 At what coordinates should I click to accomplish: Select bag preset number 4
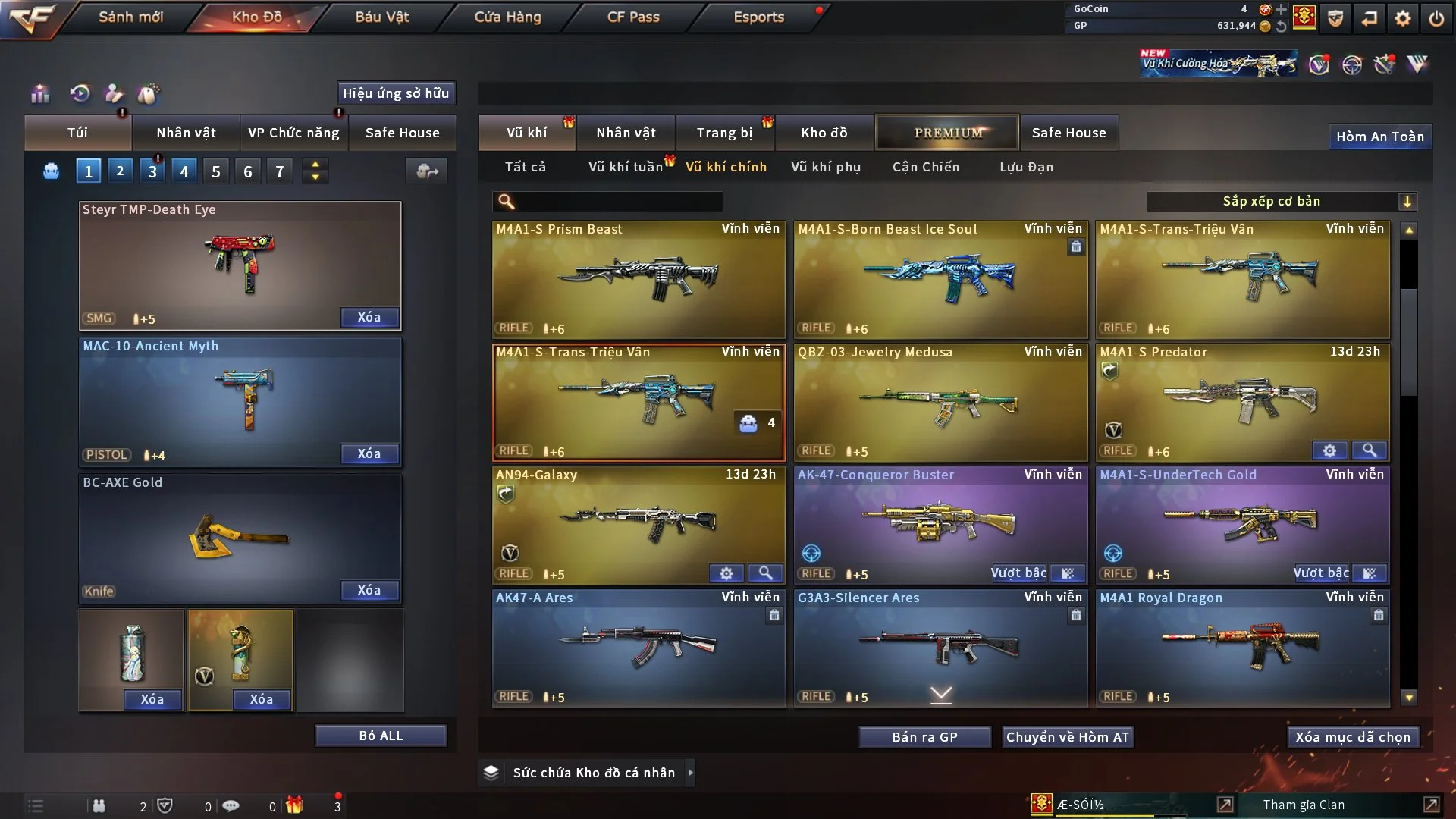pyautogui.click(x=184, y=171)
